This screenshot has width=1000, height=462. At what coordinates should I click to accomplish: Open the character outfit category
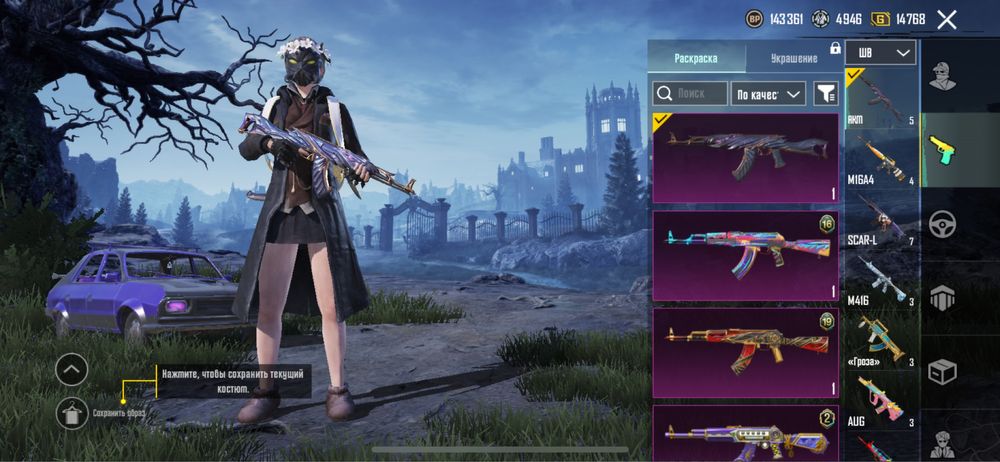click(942, 77)
